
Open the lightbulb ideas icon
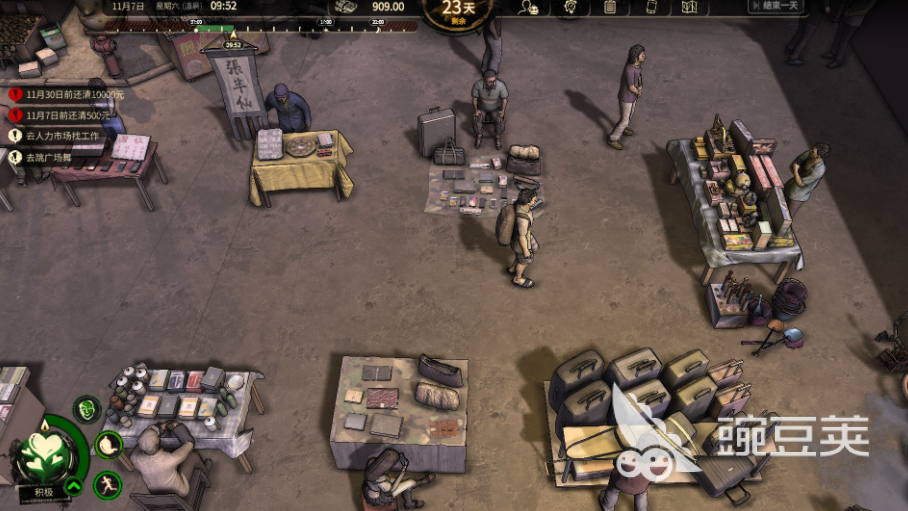point(570,7)
